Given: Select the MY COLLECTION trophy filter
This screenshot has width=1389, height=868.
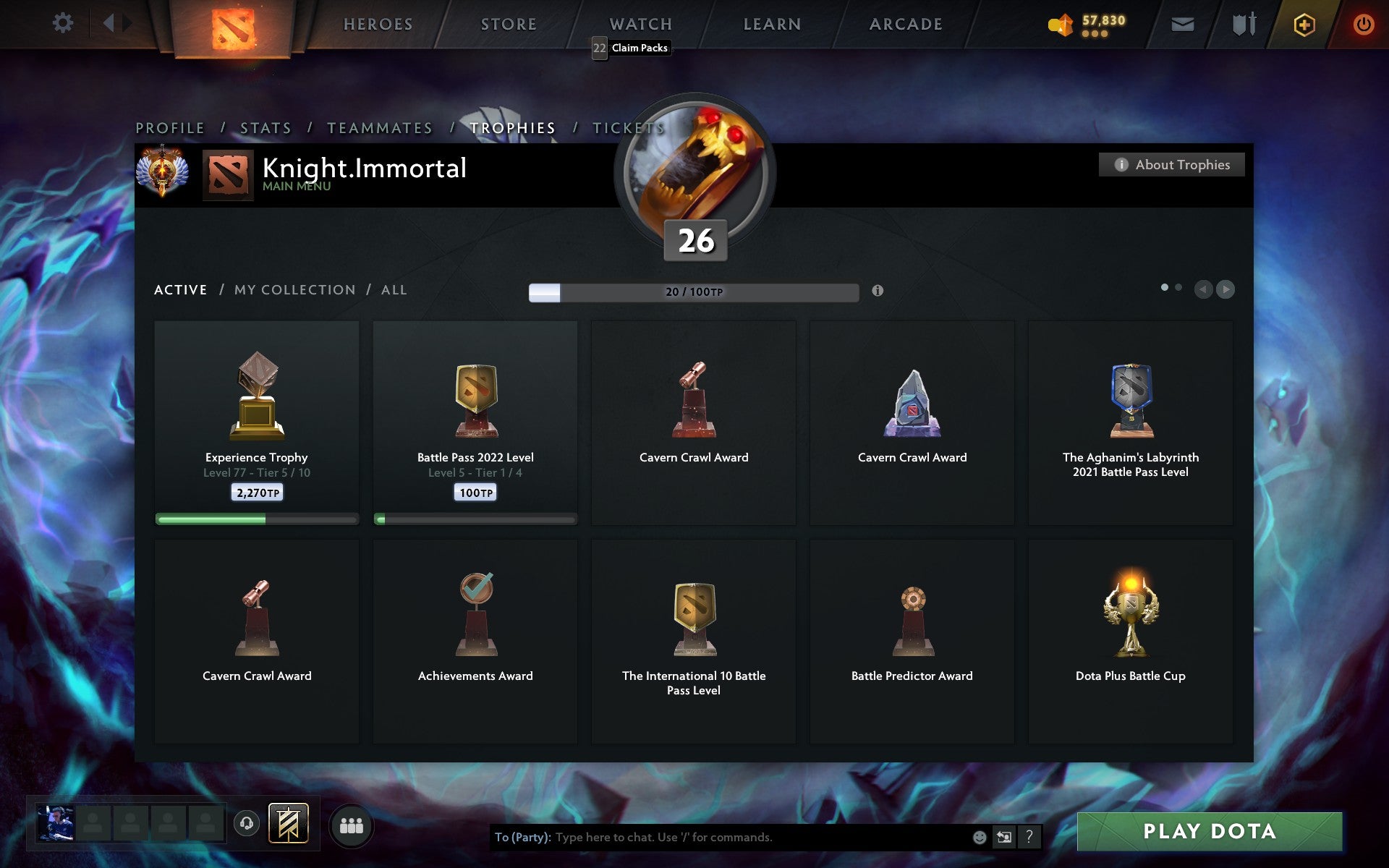Looking at the screenshot, I should click(295, 289).
